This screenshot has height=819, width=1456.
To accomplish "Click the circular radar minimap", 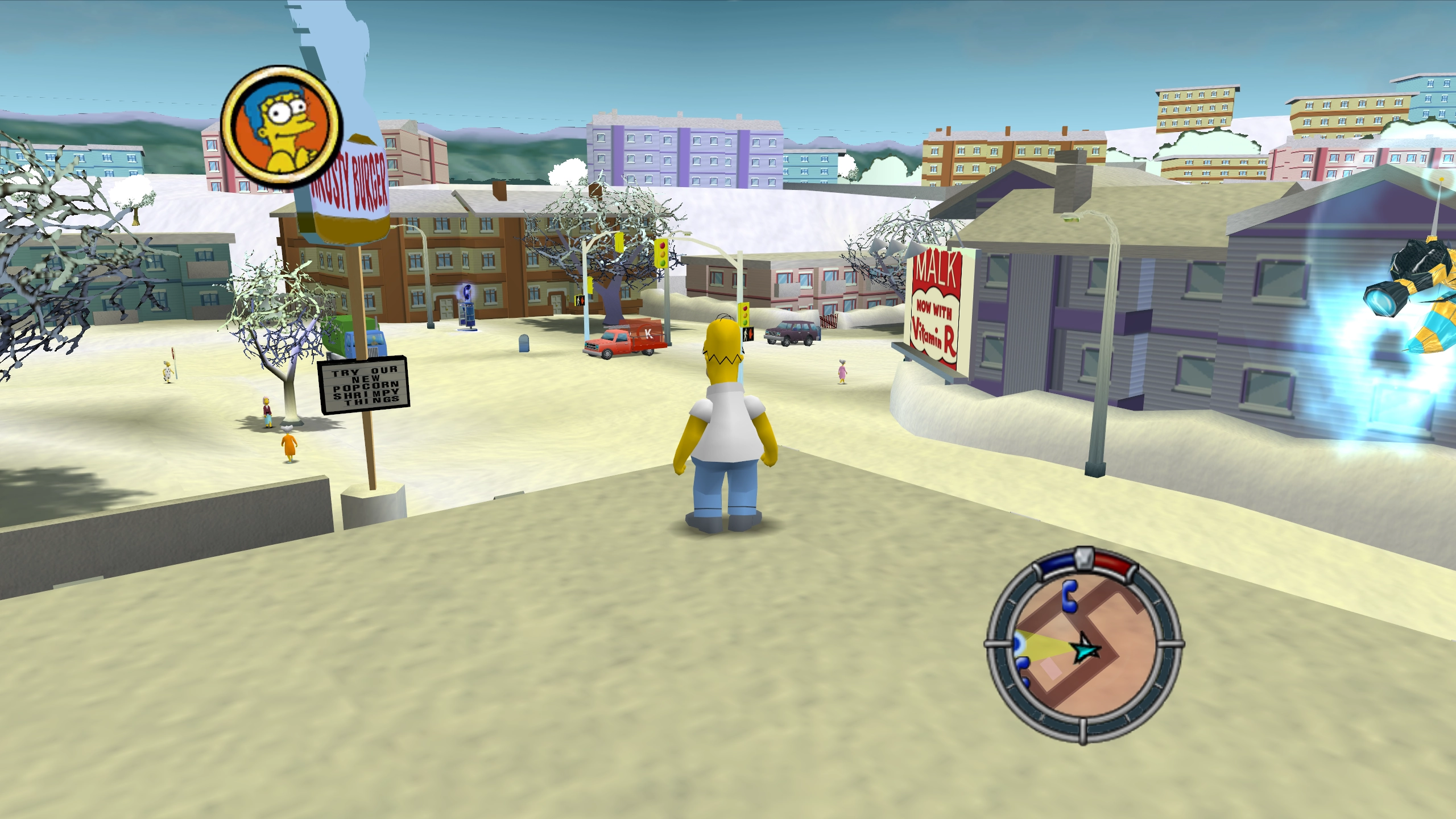I will pos(1083,646).
